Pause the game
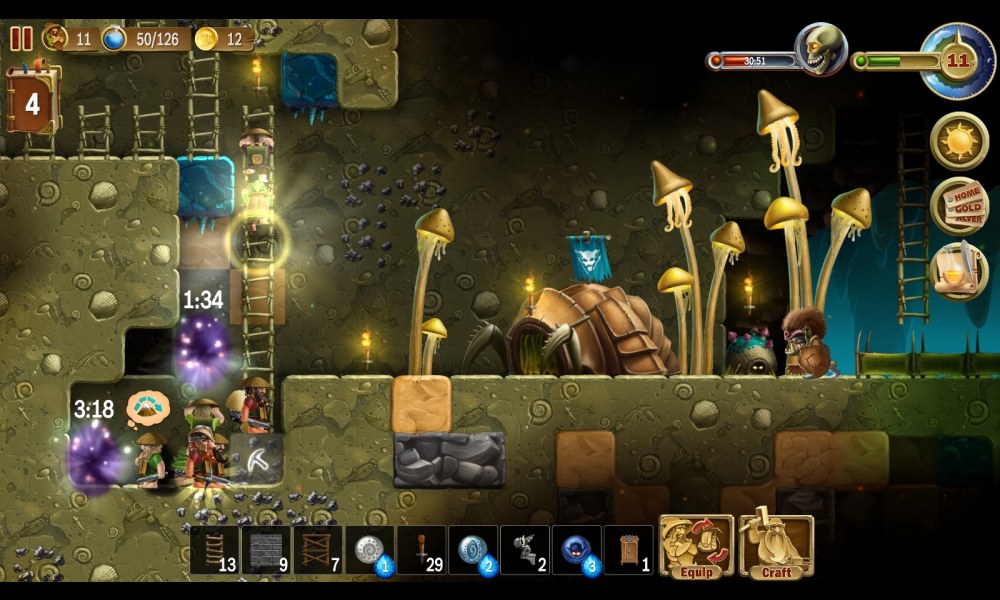Screen dimensions: 1000x600 click(21, 39)
